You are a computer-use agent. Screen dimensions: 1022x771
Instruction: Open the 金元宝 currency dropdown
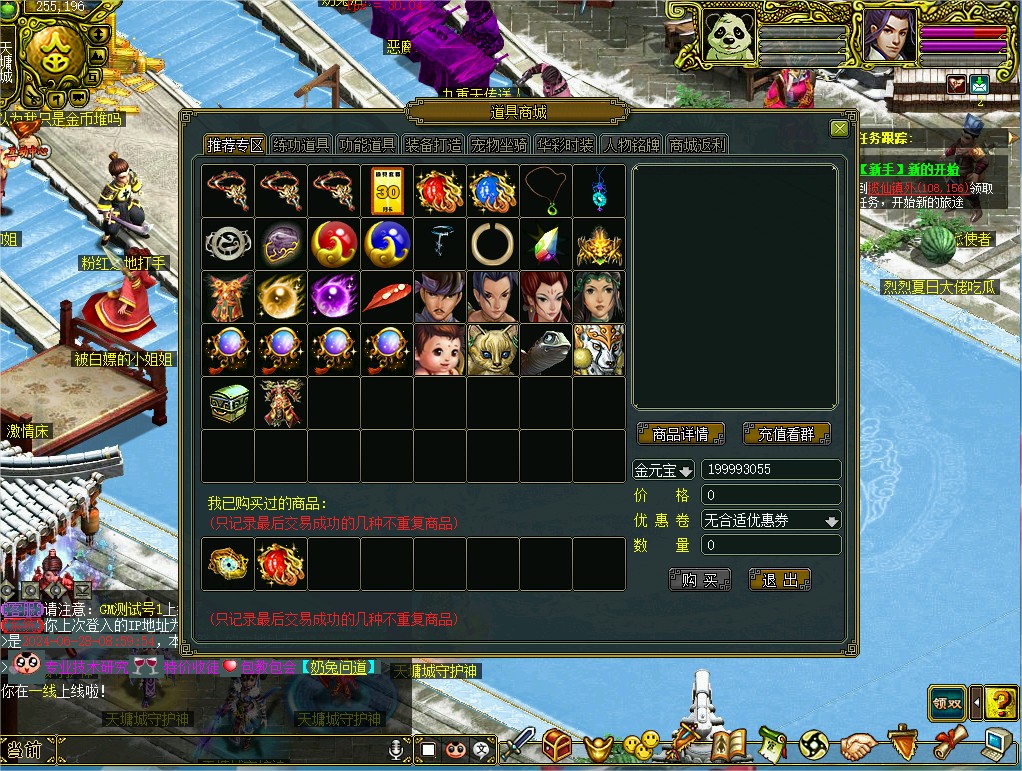[663, 470]
